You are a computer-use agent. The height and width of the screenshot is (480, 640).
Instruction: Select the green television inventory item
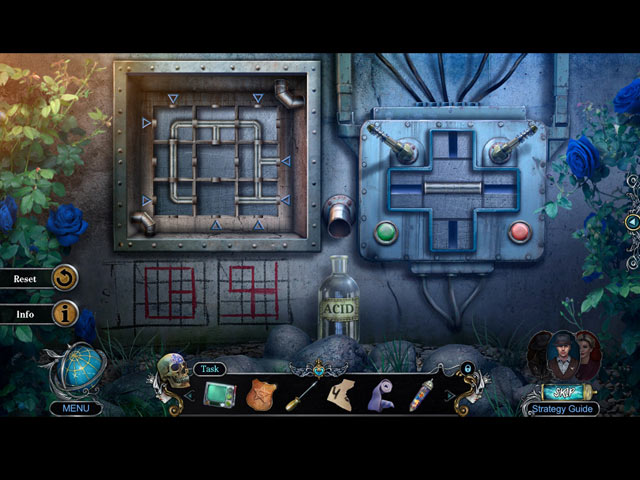[x=220, y=394]
